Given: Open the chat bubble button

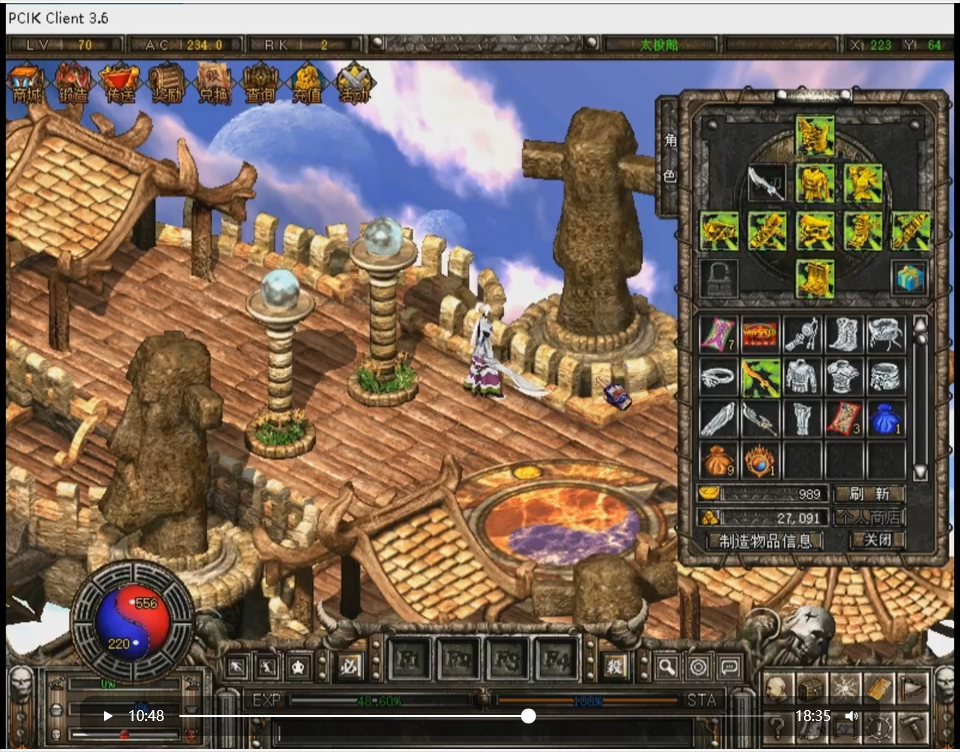Looking at the screenshot, I should 729,667.
